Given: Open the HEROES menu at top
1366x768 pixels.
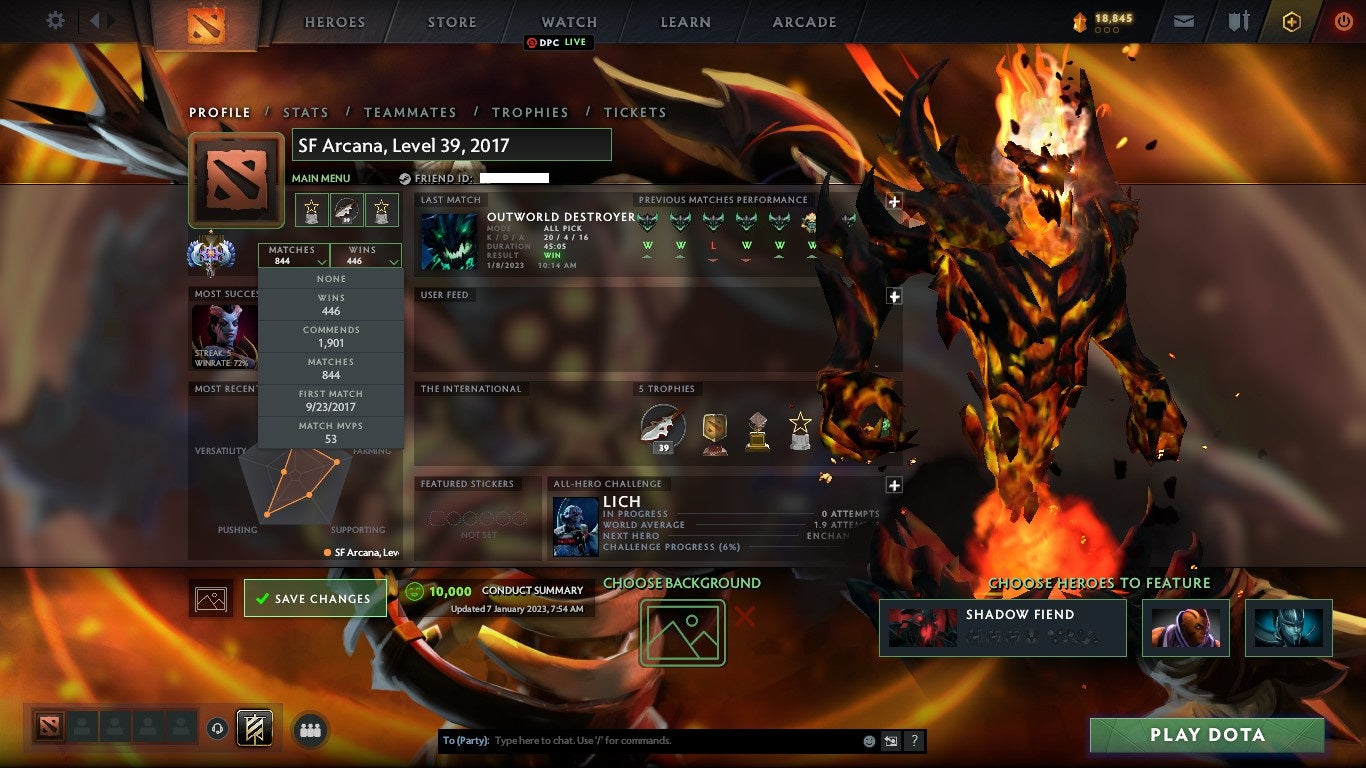Looking at the screenshot, I should pos(334,21).
